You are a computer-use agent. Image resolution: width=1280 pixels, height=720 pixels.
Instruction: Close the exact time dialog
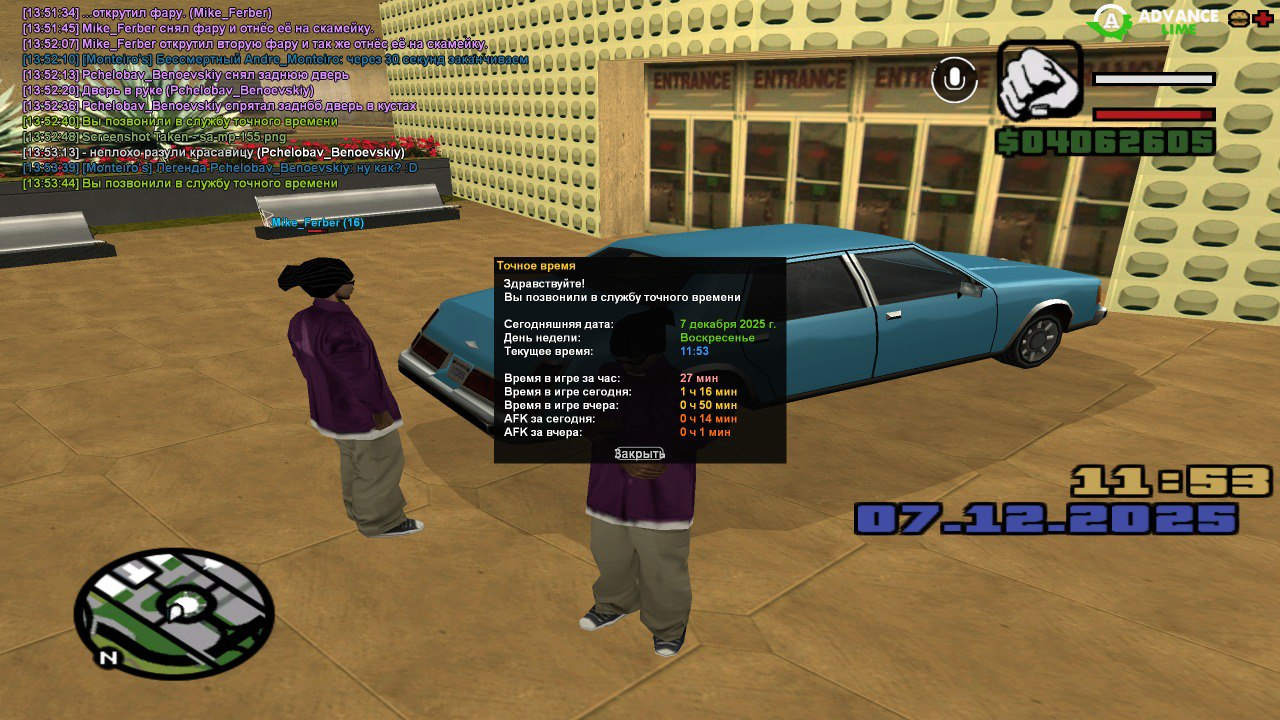point(639,454)
